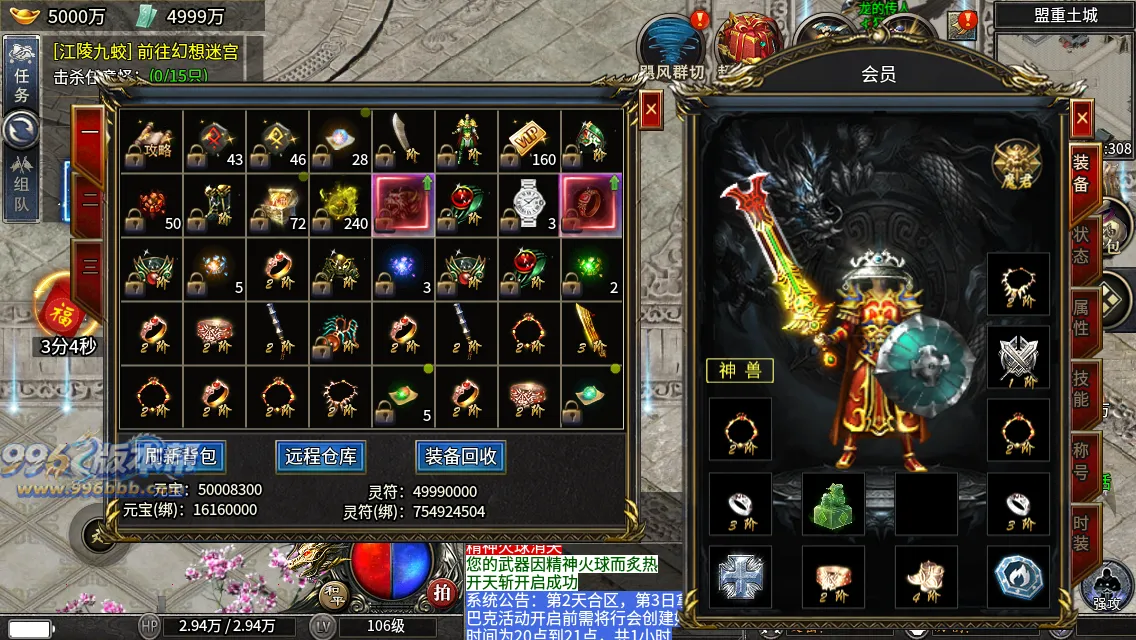
Task: Open the 远程仓库 remote warehouse
Action: click(321, 457)
